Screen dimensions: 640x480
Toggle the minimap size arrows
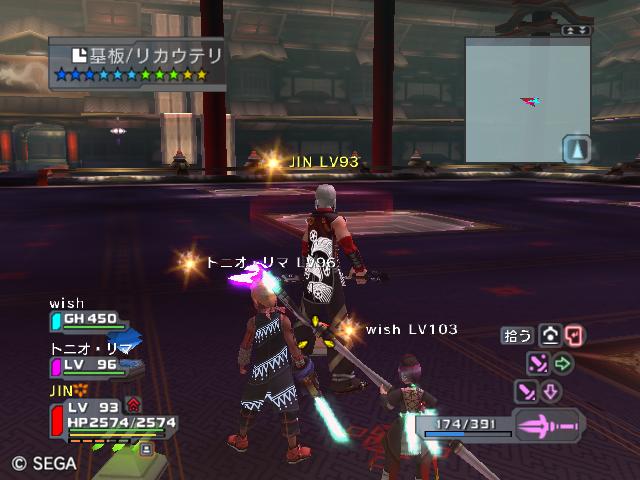tap(577, 30)
